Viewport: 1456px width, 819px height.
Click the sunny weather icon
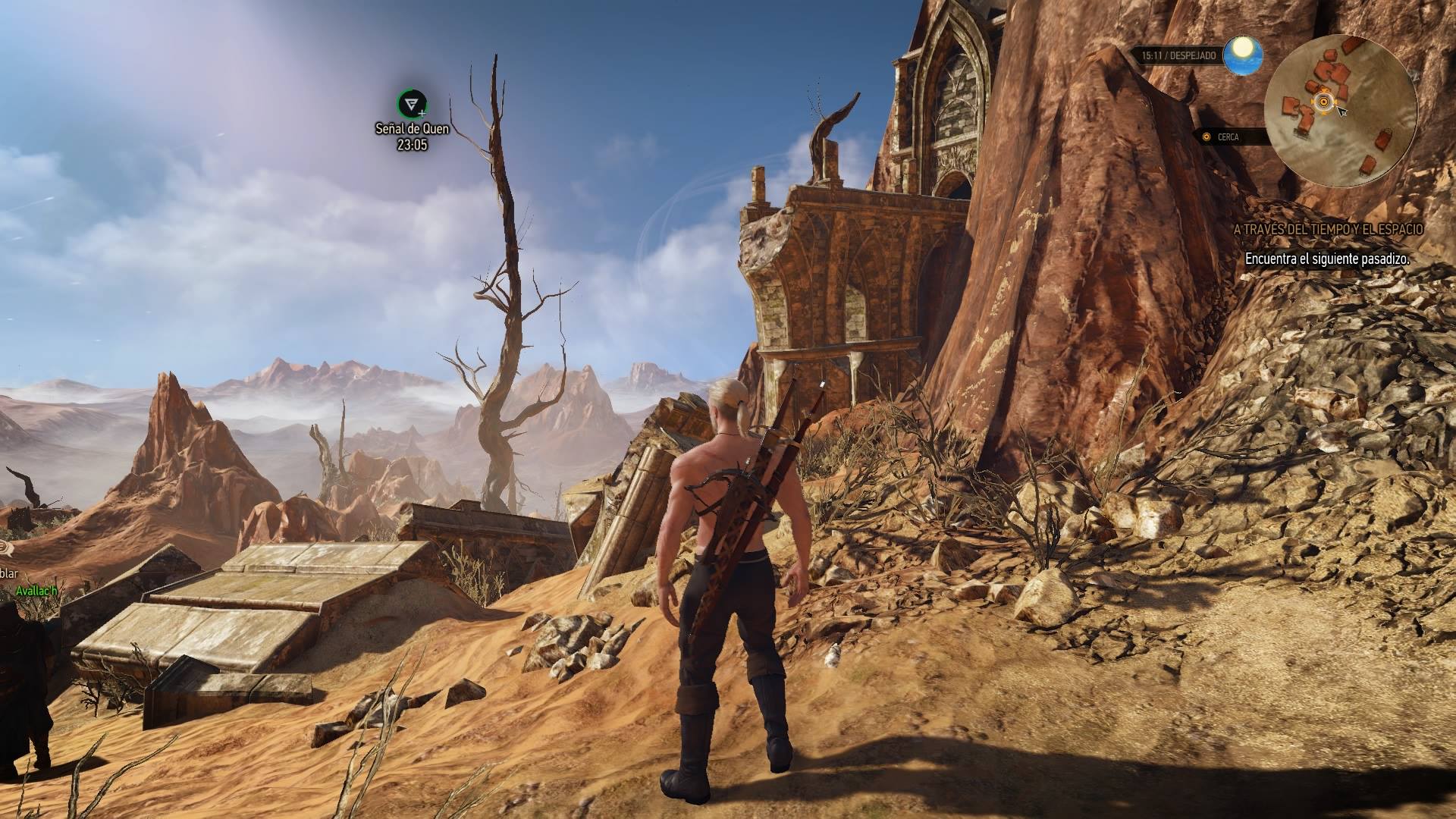click(1243, 55)
